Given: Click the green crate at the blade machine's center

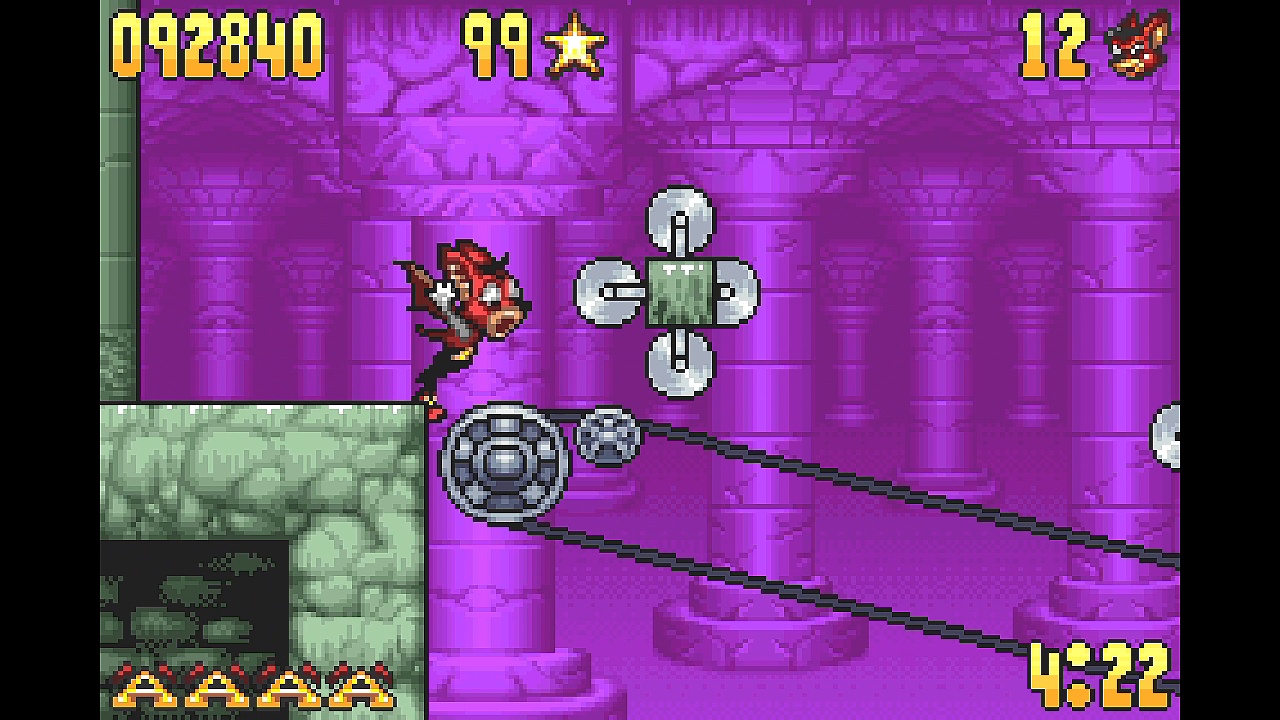Looking at the screenshot, I should click(x=683, y=290).
